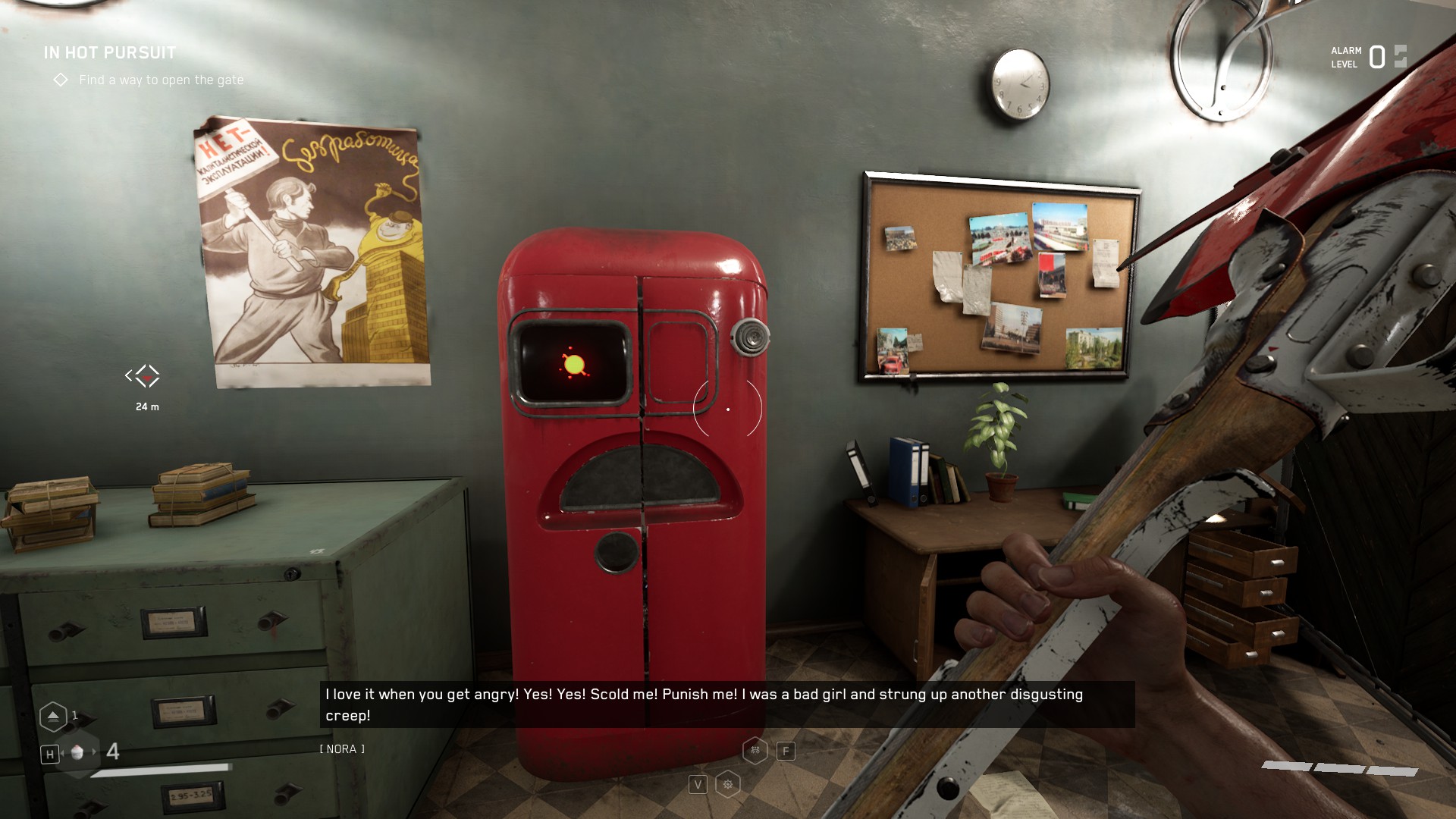Open the 'Find a way to open the gate' objective
Viewport: 1456px width, 819px height.
[161, 80]
